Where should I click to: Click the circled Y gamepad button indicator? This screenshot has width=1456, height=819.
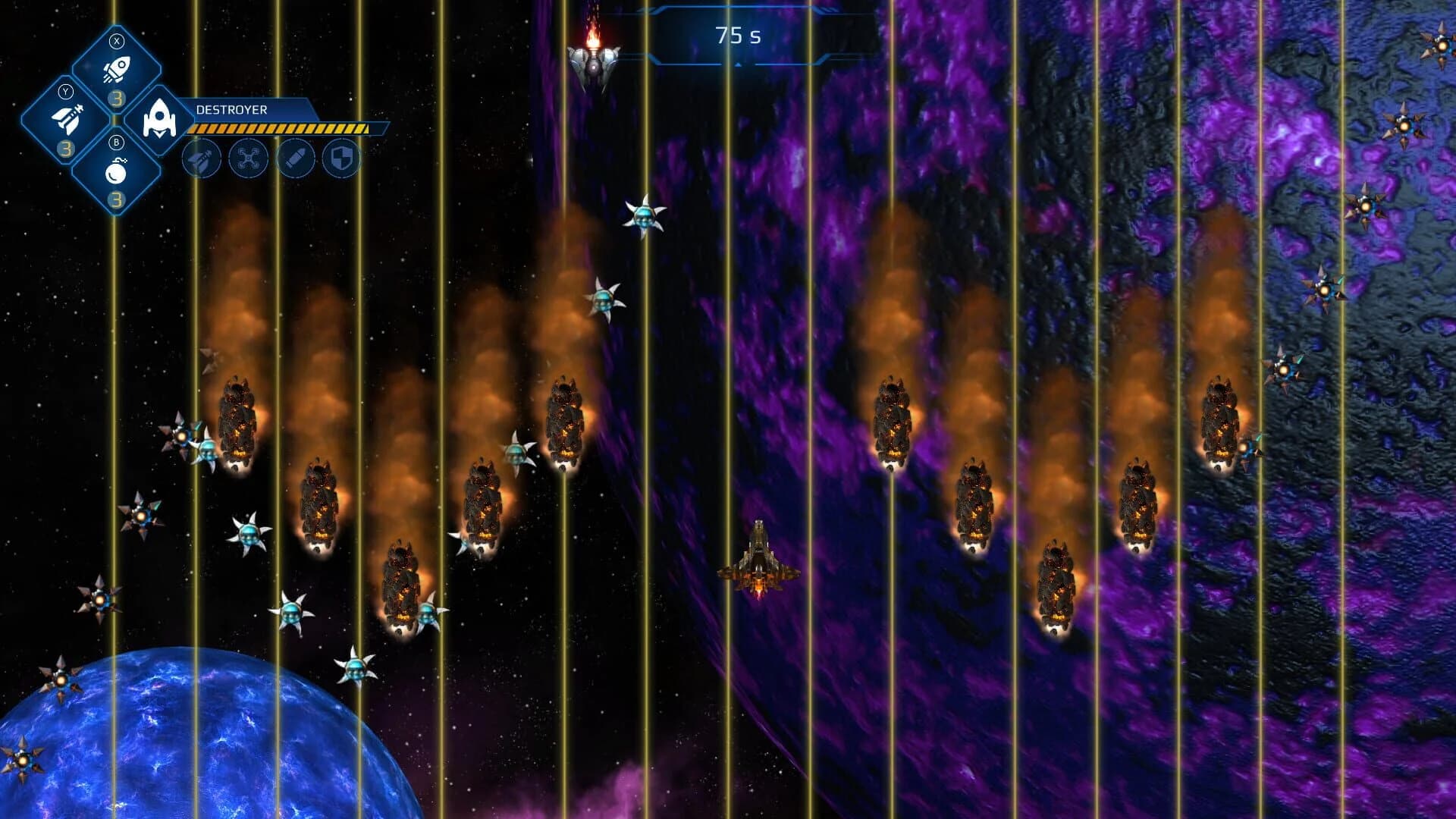point(66,92)
